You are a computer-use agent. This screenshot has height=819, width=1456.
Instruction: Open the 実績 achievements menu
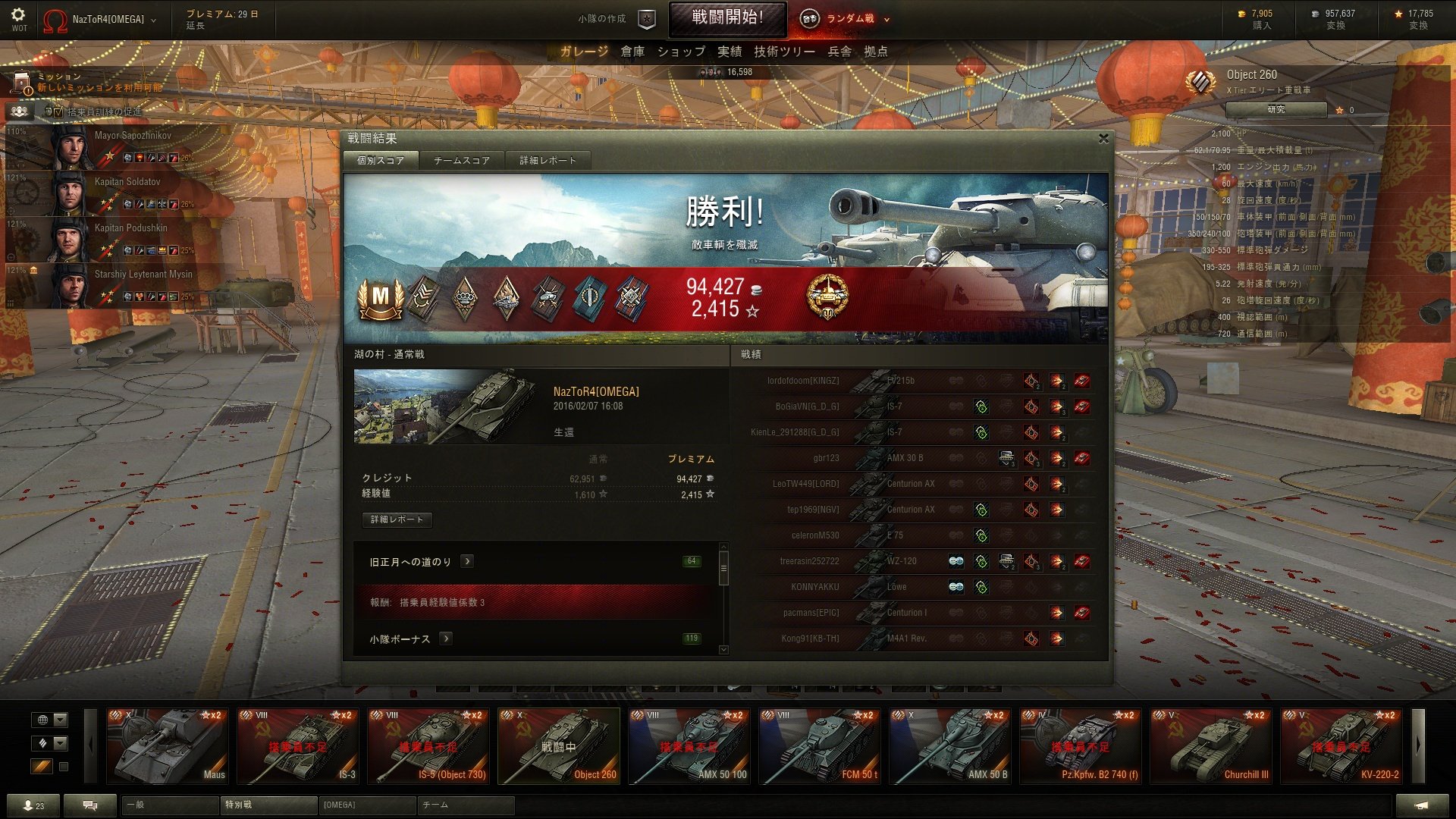pyautogui.click(x=730, y=52)
